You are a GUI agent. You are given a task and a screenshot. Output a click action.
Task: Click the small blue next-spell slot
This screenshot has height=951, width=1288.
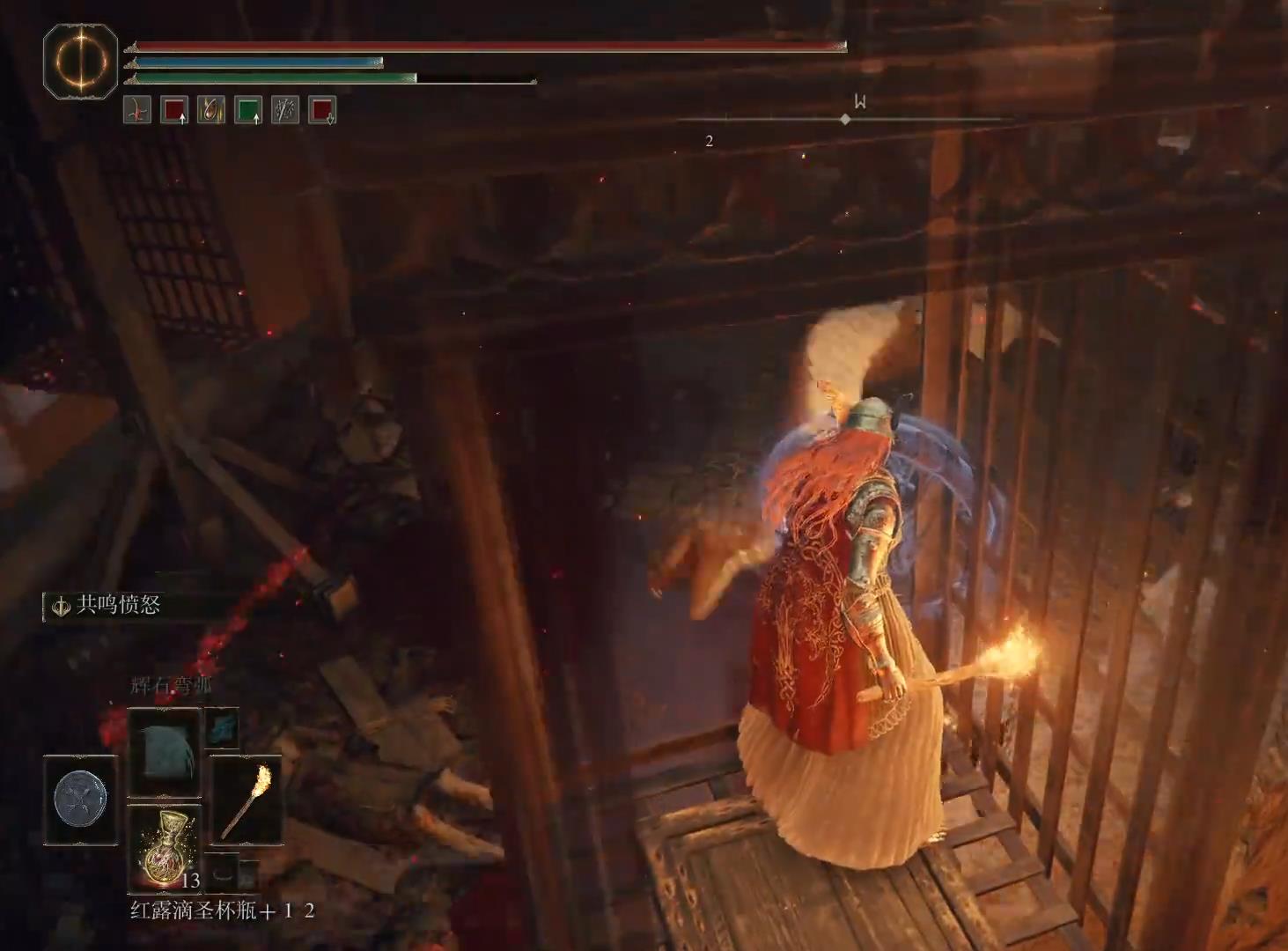(222, 726)
